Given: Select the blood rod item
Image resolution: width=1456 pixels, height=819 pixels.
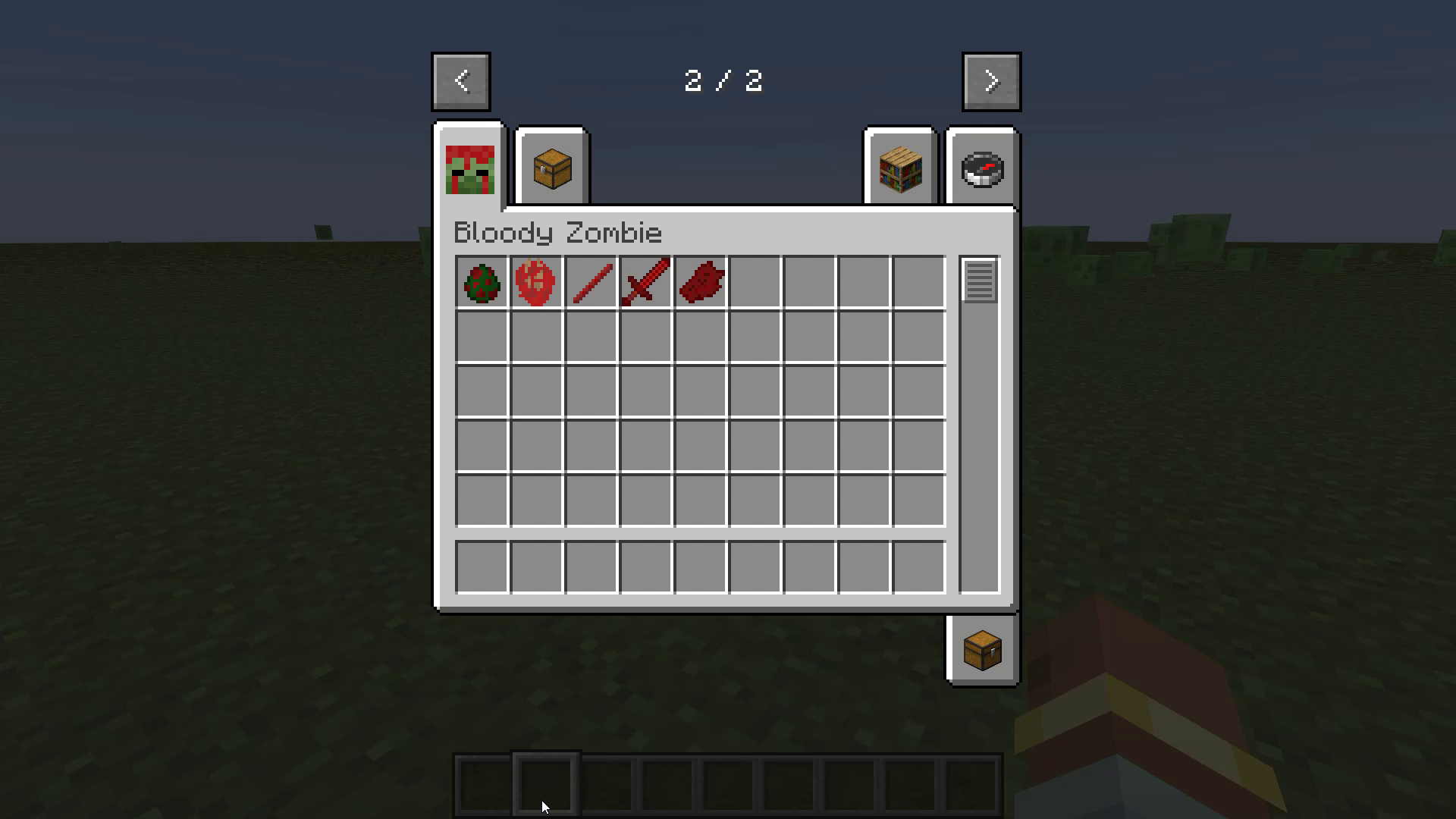Looking at the screenshot, I should [591, 283].
